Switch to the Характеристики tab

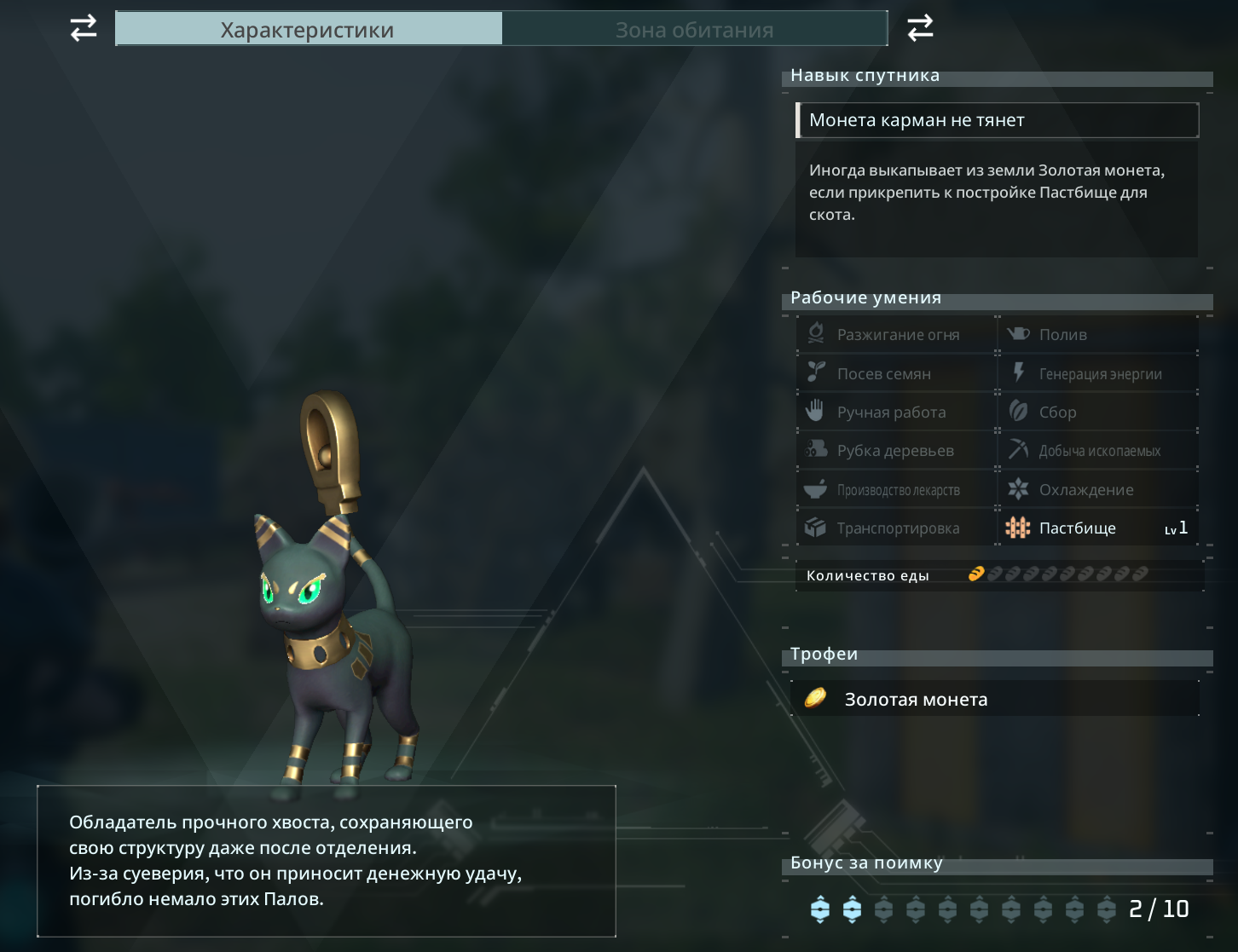click(308, 30)
